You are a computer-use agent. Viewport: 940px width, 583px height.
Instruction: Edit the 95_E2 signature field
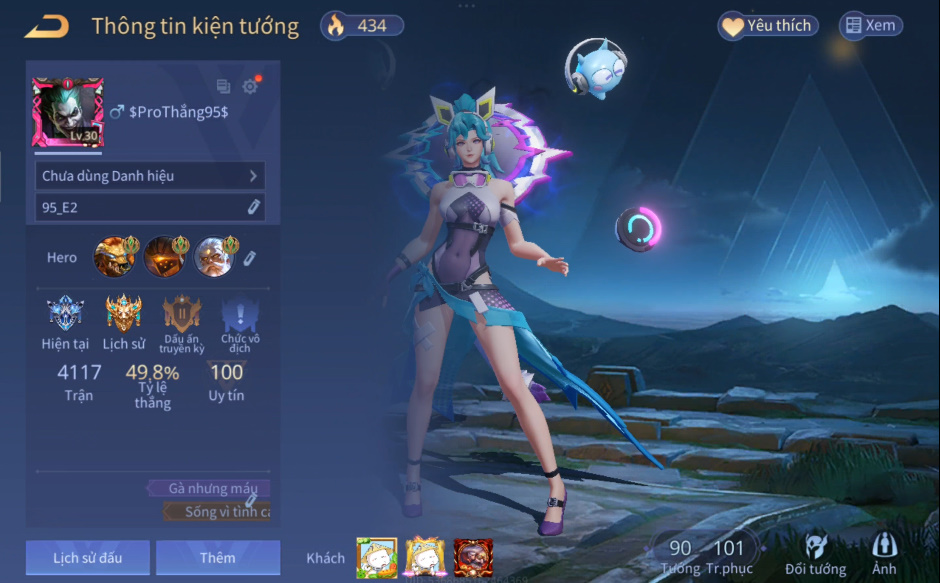coord(254,207)
